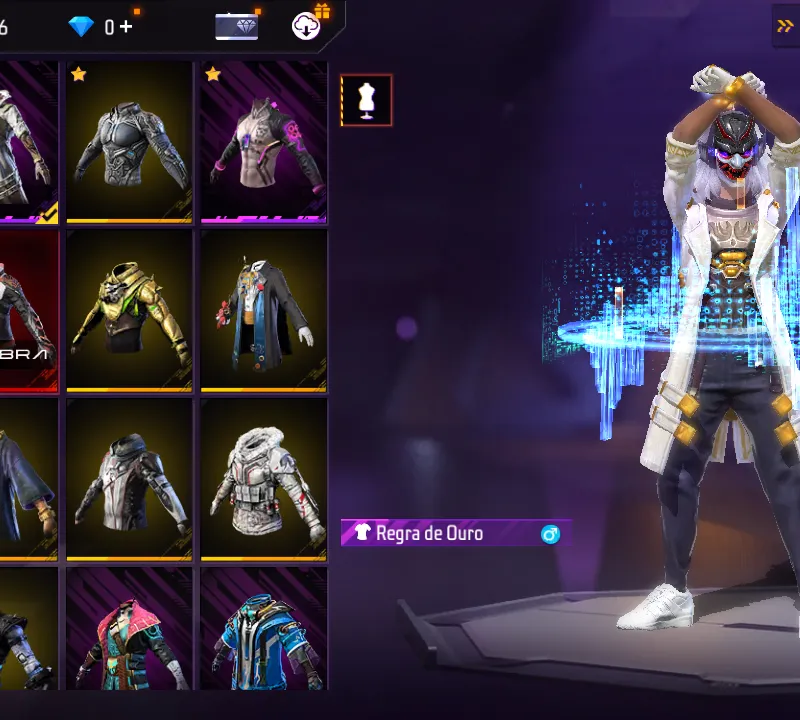
Task: Open the voucher card icon
Action: coord(237,27)
